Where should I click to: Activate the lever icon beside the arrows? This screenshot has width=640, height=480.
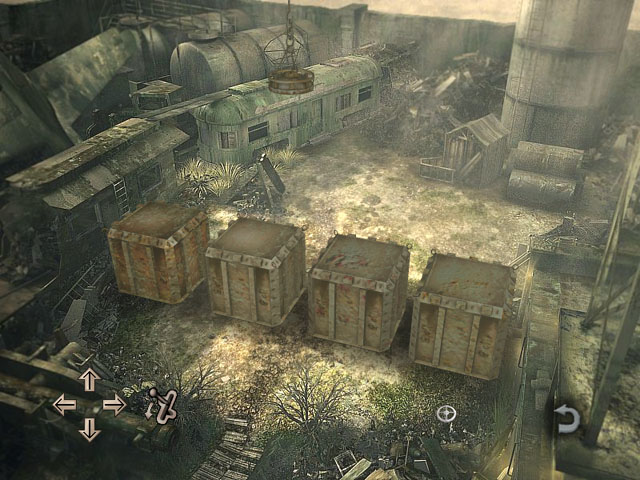tap(161, 405)
